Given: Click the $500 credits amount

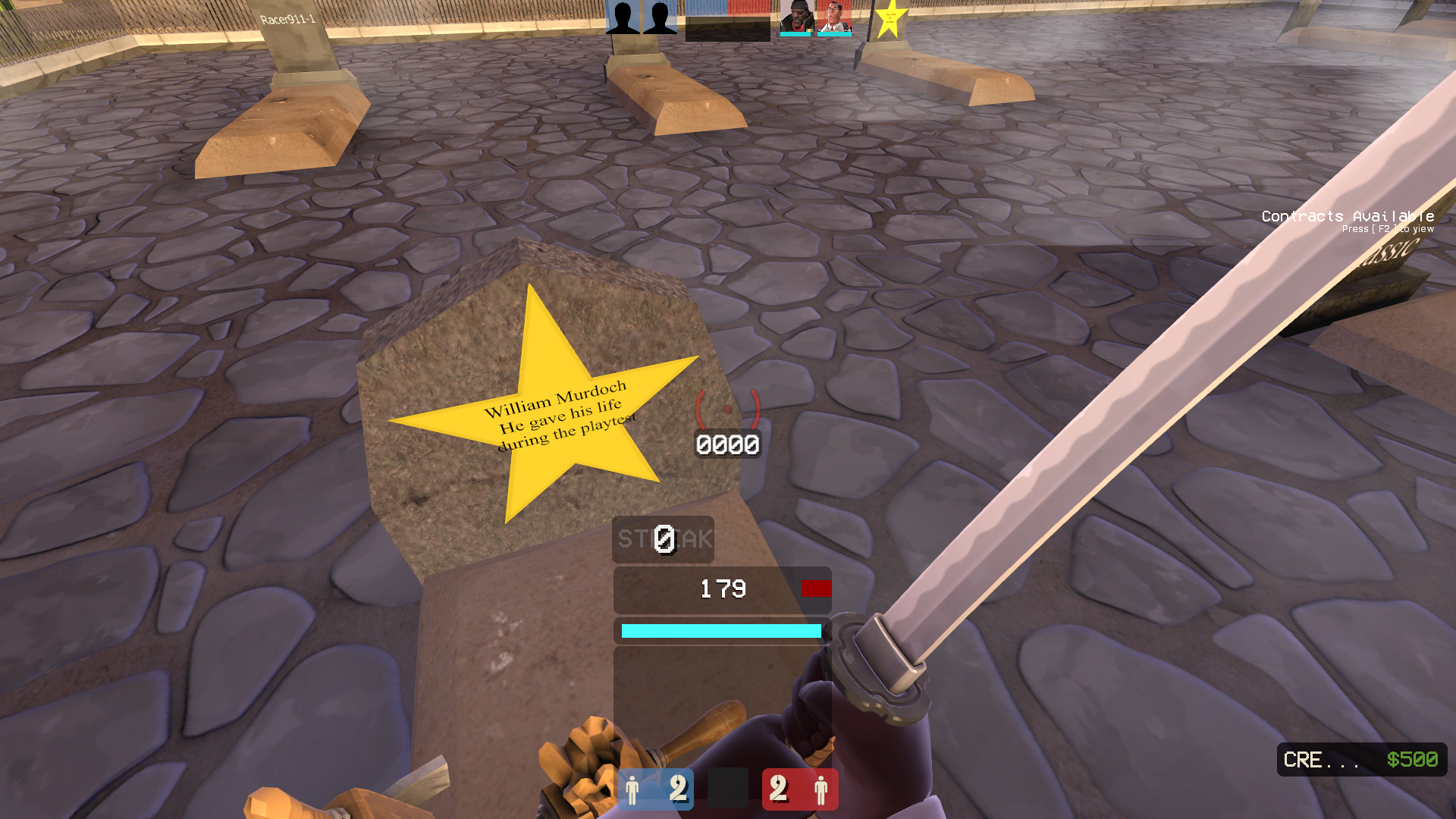Looking at the screenshot, I should click(x=1413, y=759).
